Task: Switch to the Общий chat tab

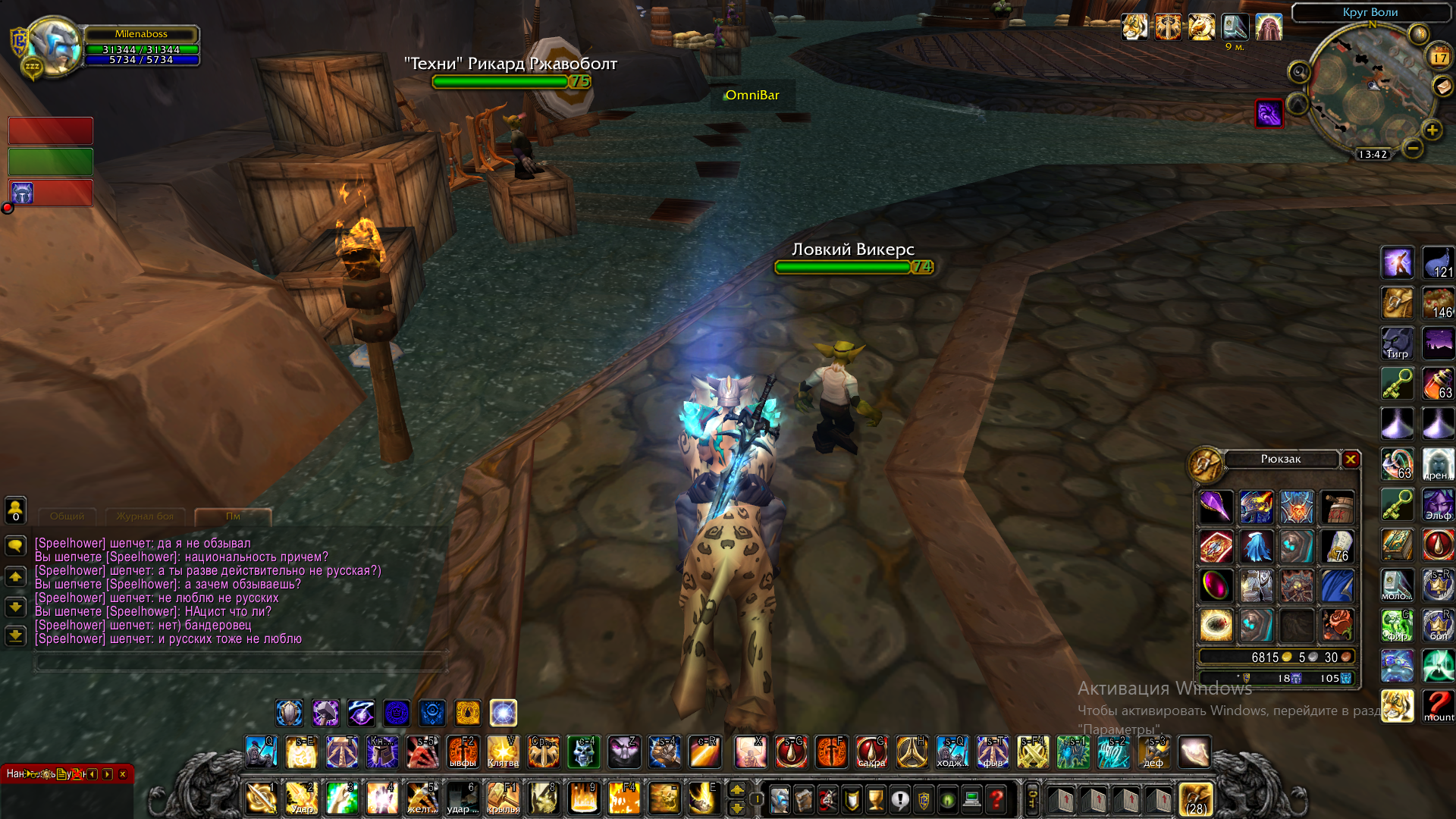Action: [x=67, y=516]
